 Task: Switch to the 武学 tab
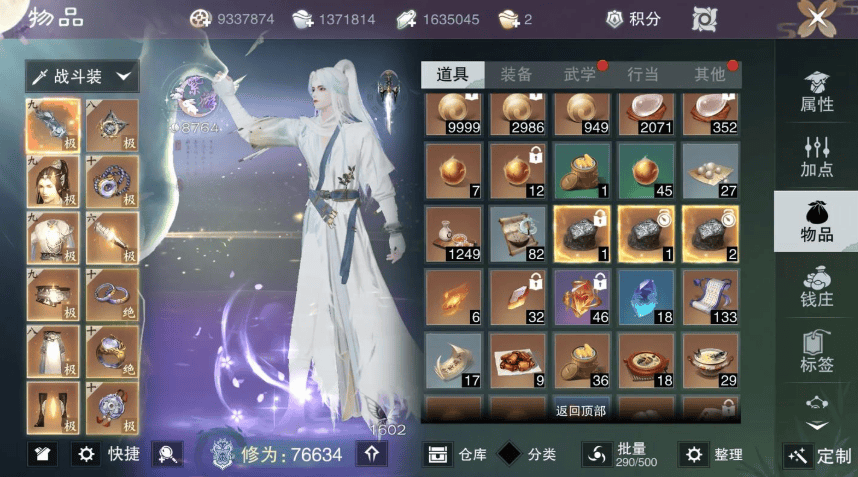pyautogui.click(x=580, y=74)
